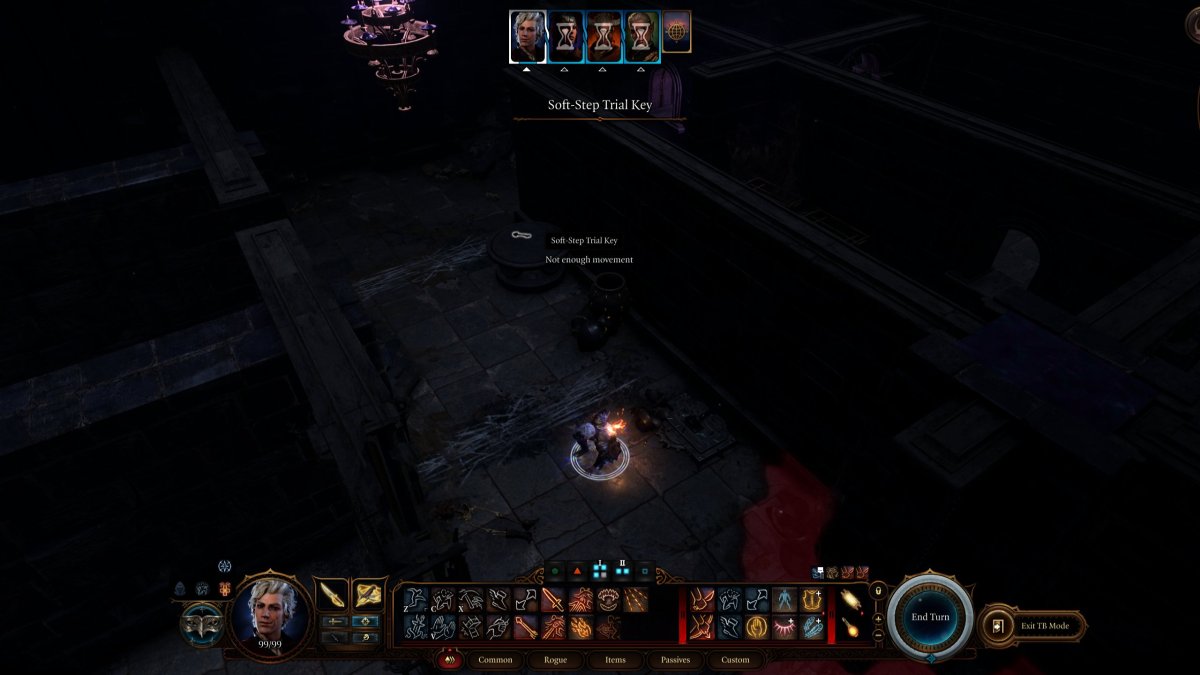Switch to the Custom hotbar tab
1200x675 pixels.
(735, 660)
